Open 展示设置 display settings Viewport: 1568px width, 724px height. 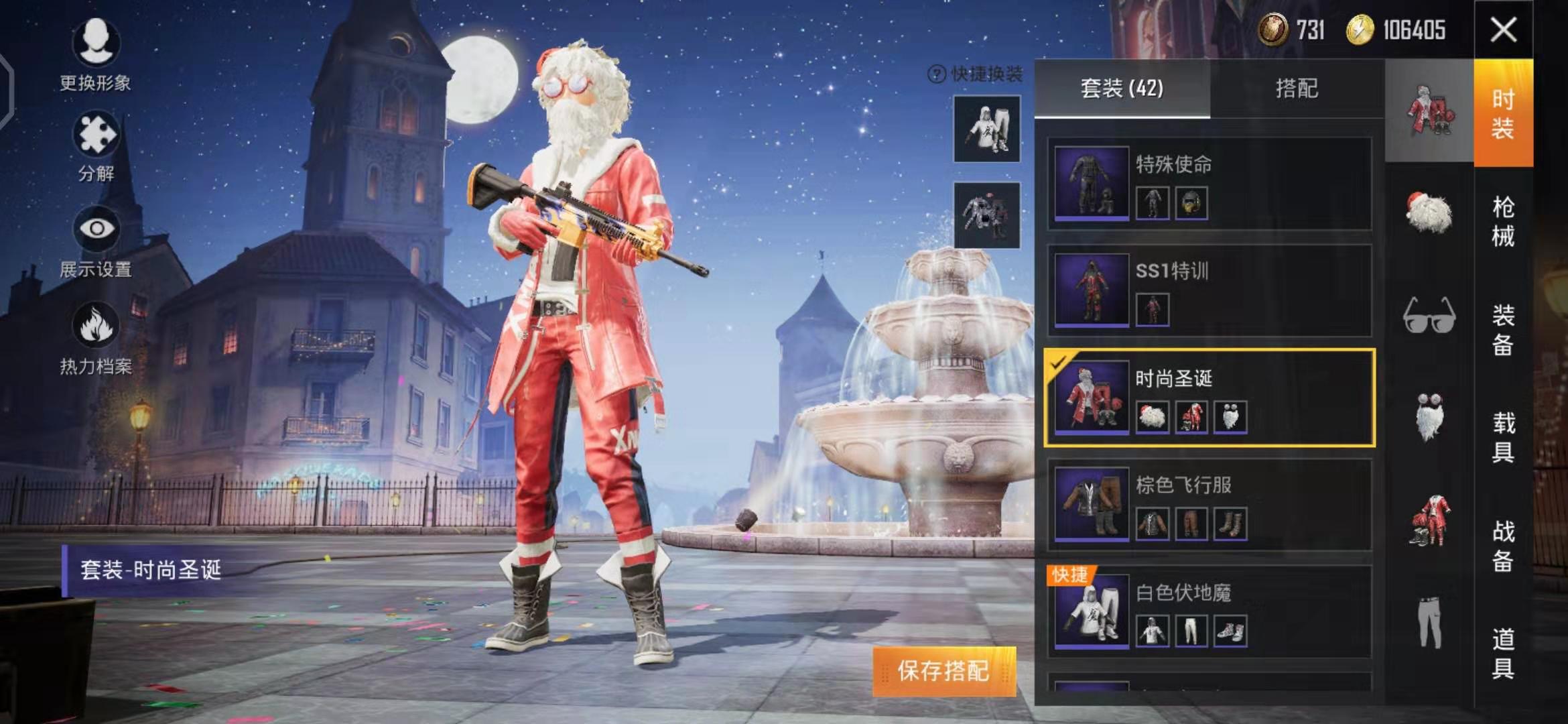tap(96, 241)
